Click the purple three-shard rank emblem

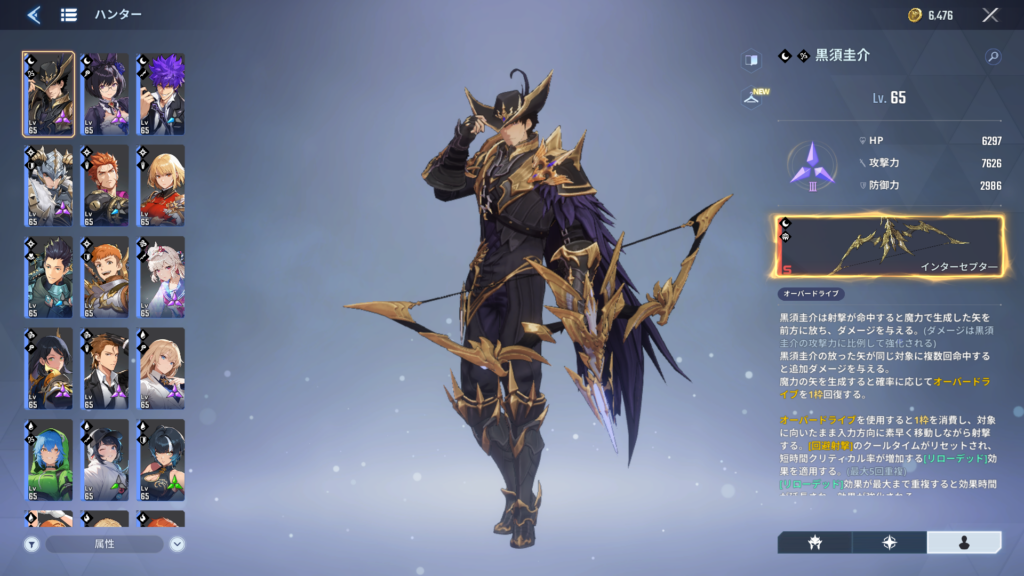point(811,165)
